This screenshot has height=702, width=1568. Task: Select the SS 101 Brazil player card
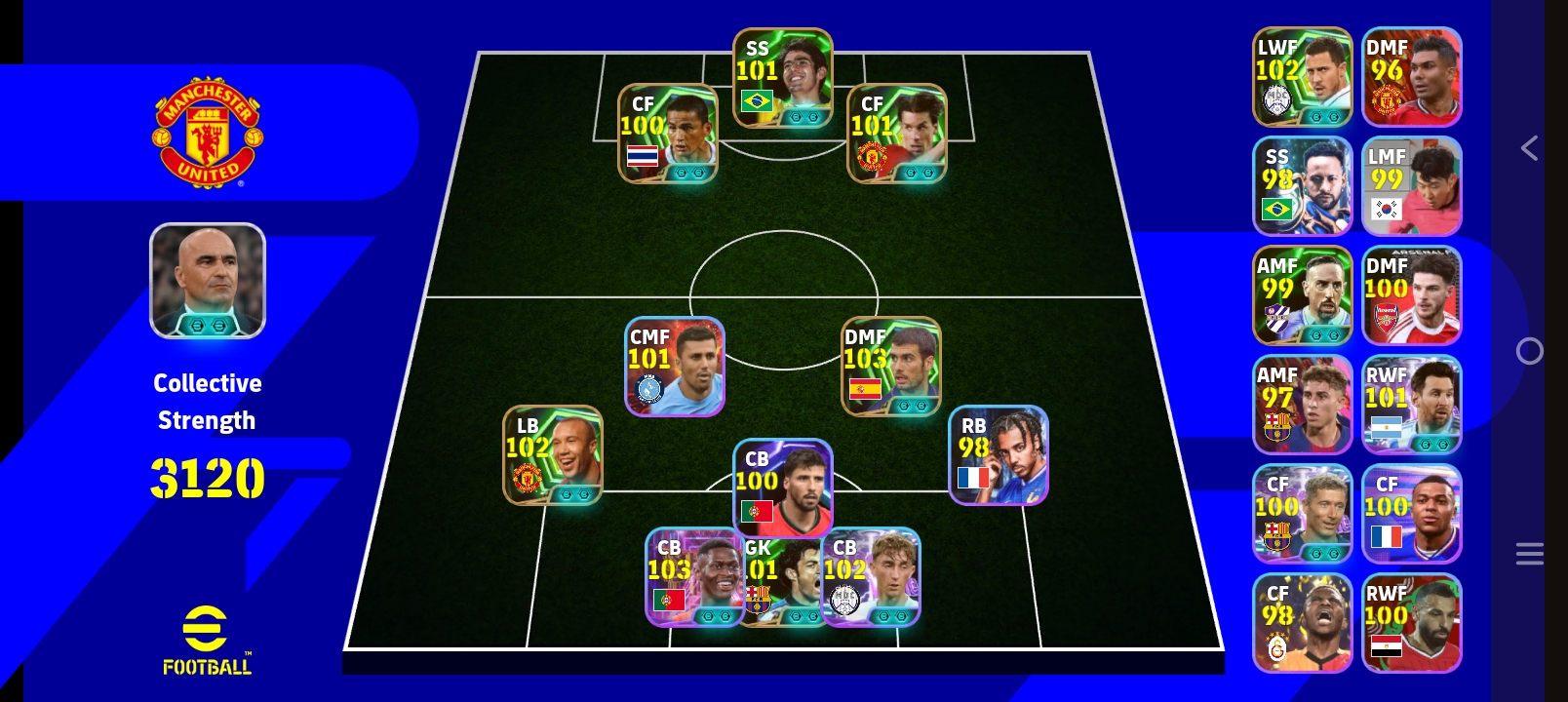782,78
